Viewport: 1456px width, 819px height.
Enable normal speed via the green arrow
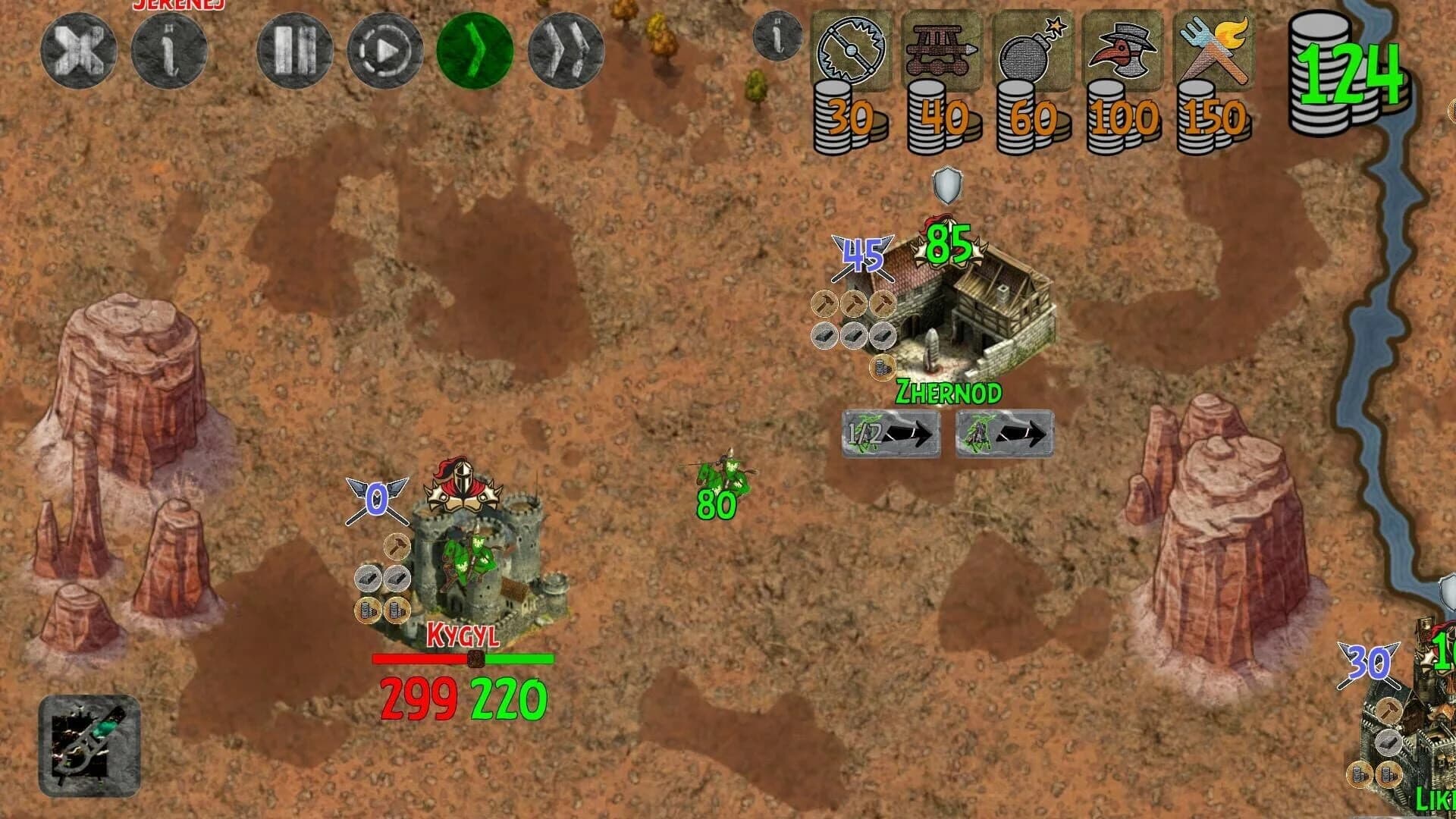coord(476,48)
